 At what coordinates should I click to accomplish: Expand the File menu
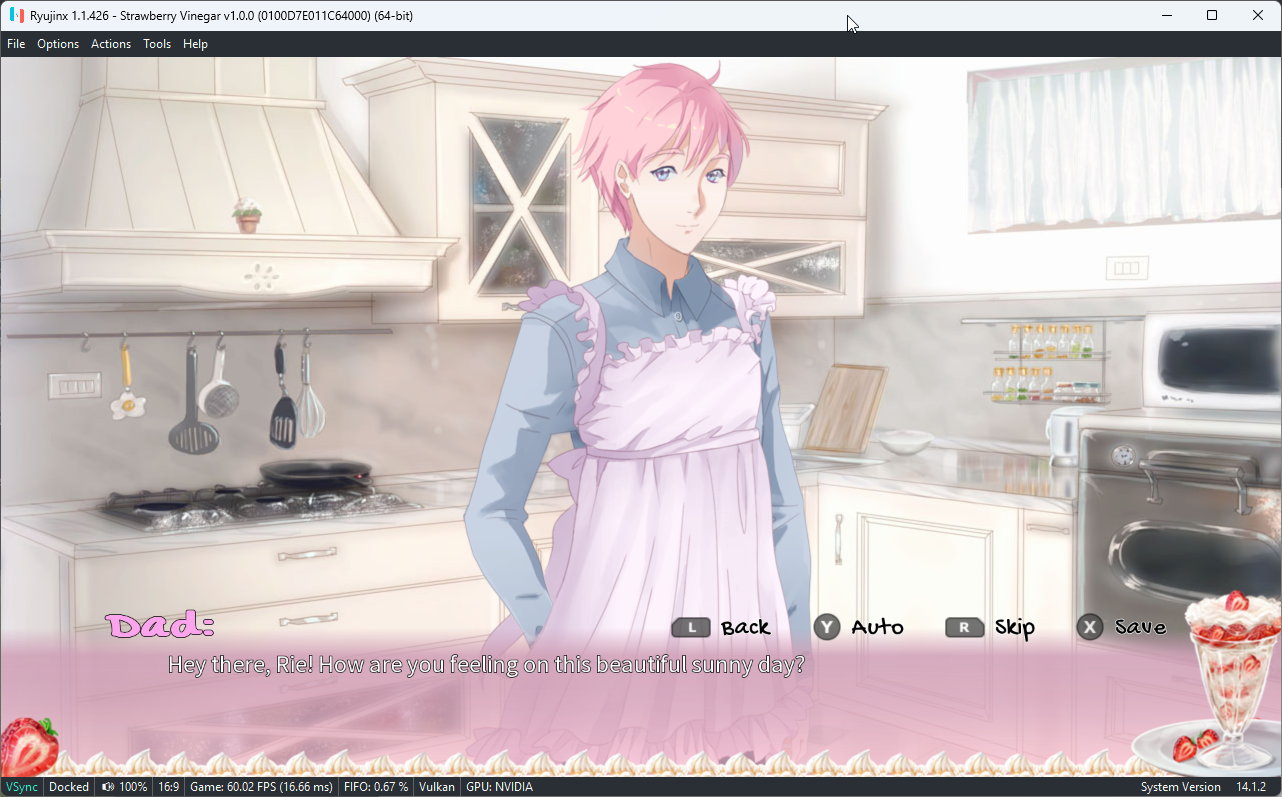(x=16, y=43)
